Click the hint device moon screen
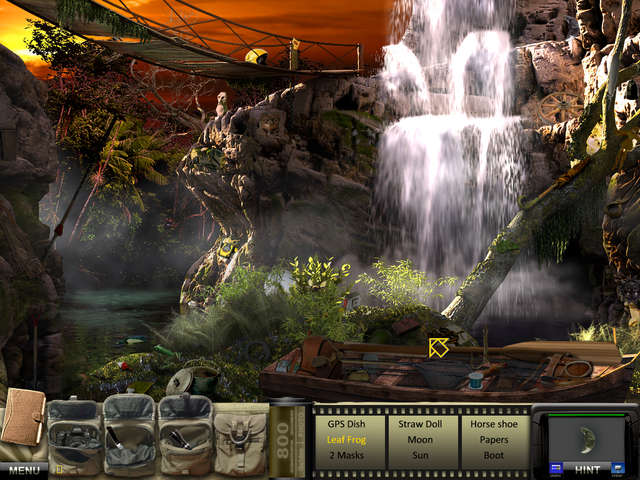The width and height of the screenshot is (640, 480). click(x=585, y=436)
